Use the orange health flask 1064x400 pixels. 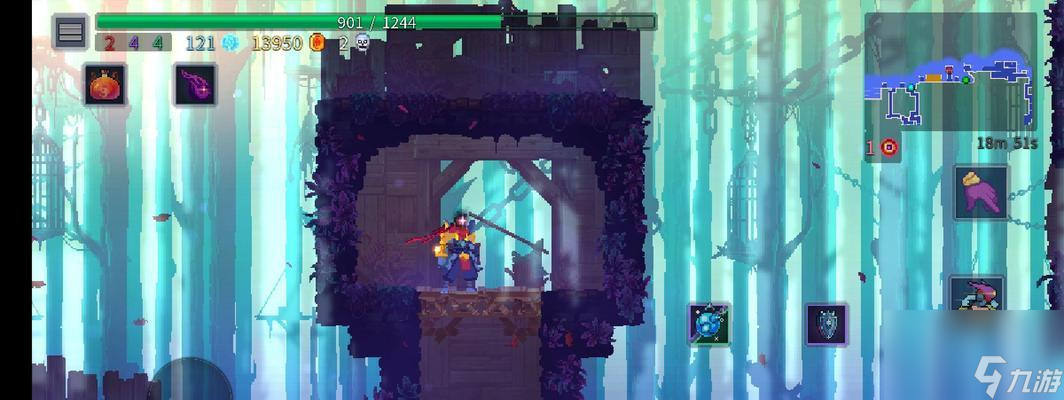pos(105,84)
